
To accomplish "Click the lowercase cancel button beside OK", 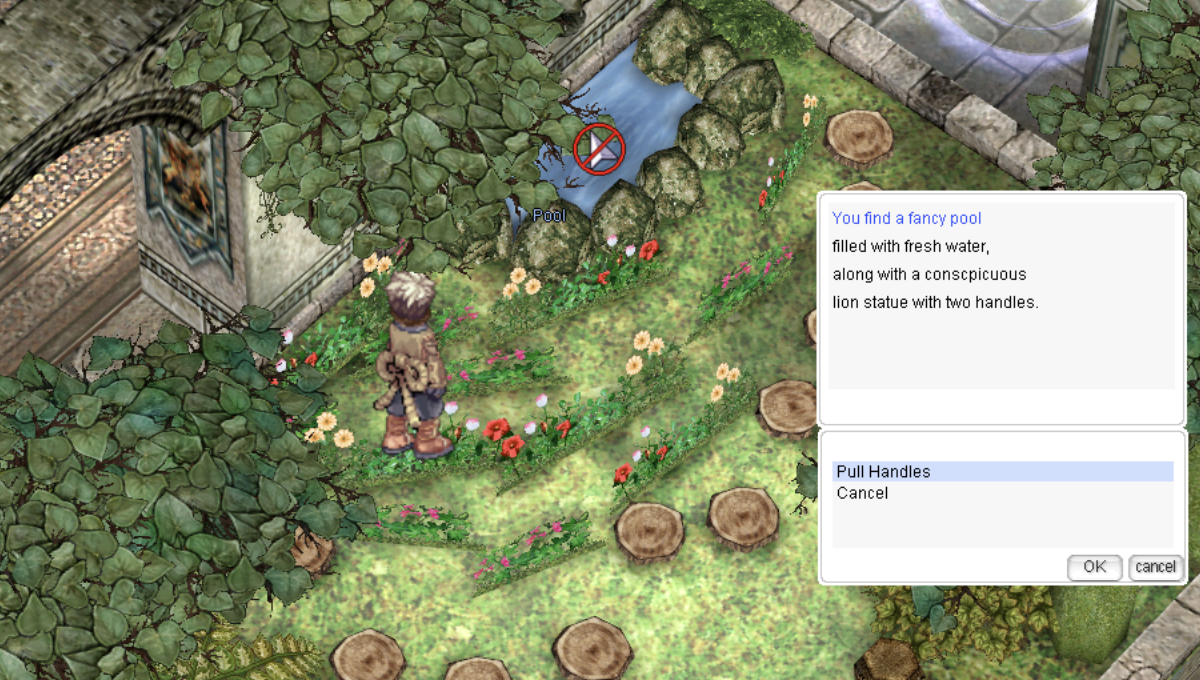I will [x=1155, y=567].
